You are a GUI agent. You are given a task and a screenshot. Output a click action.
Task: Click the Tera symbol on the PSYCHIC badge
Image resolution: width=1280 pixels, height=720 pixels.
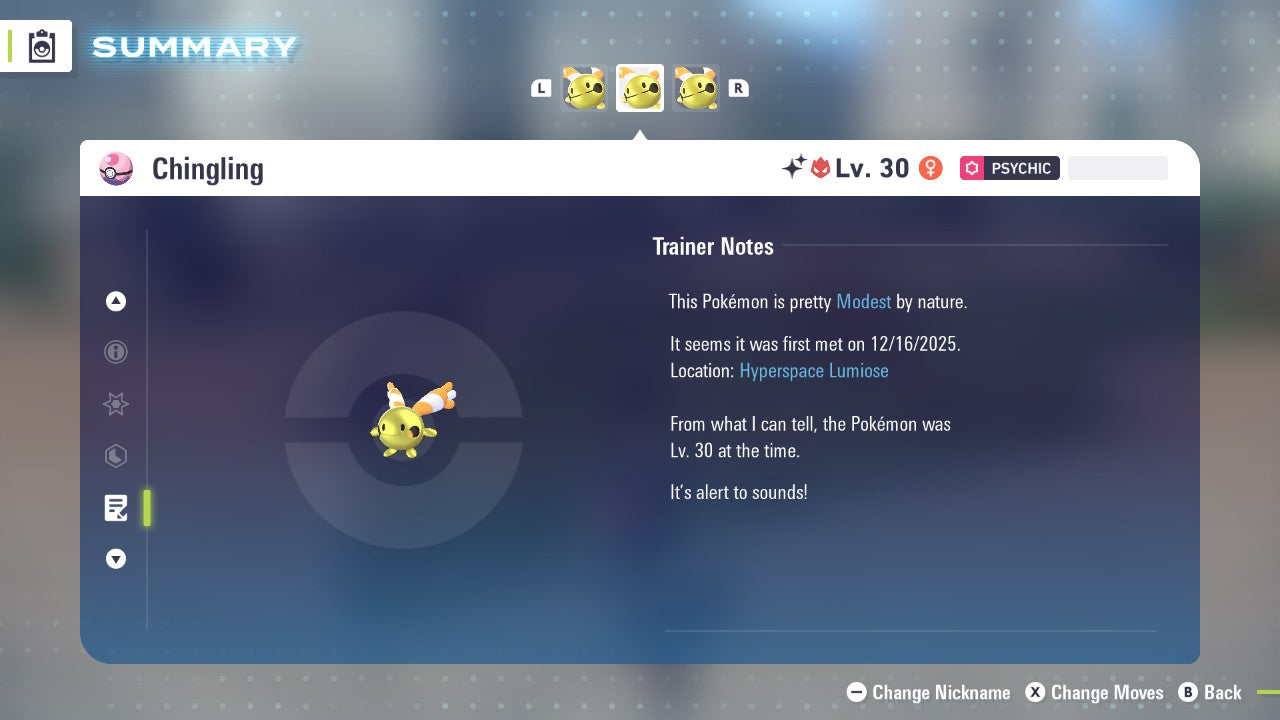pos(972,168)
